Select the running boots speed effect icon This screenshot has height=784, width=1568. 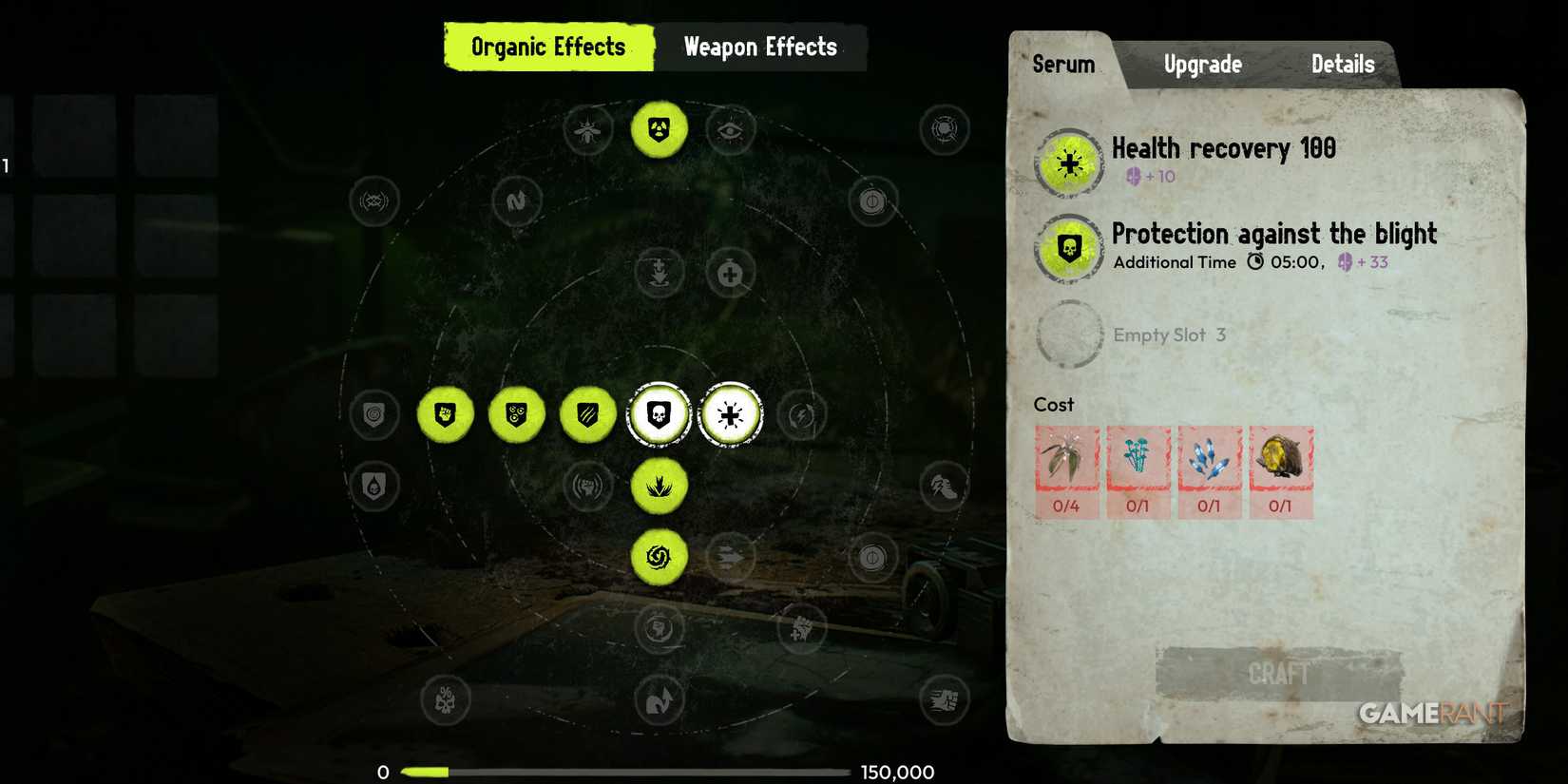click(x=942, y=487)
